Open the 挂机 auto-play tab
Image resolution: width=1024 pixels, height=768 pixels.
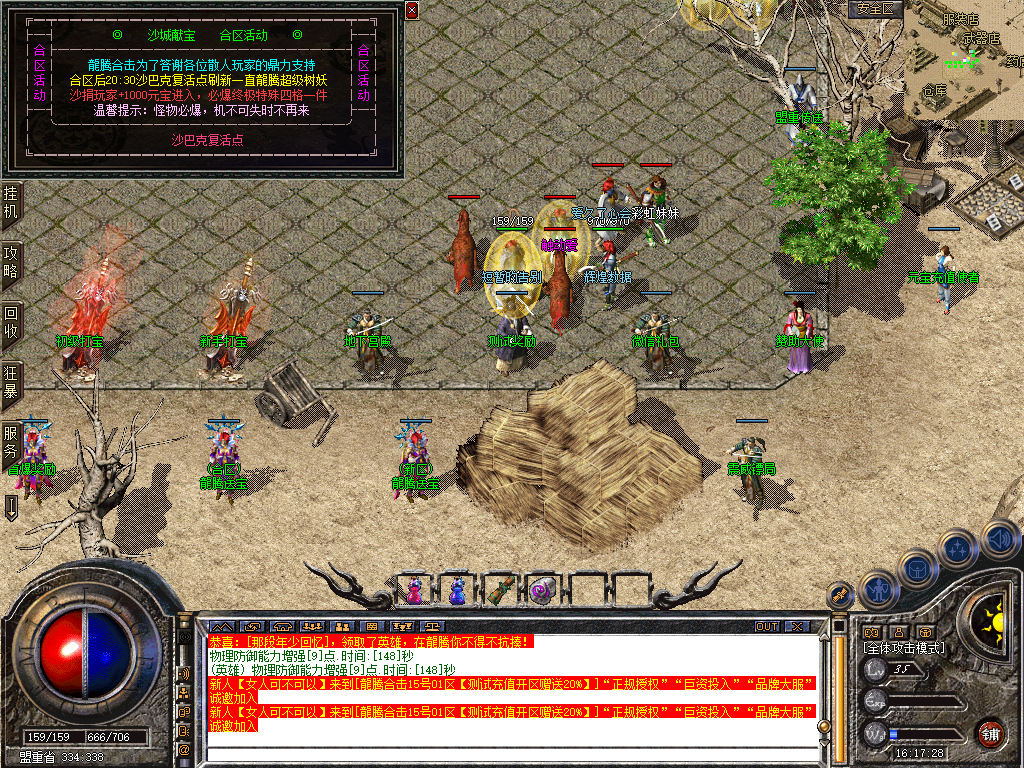pos(11,203)
